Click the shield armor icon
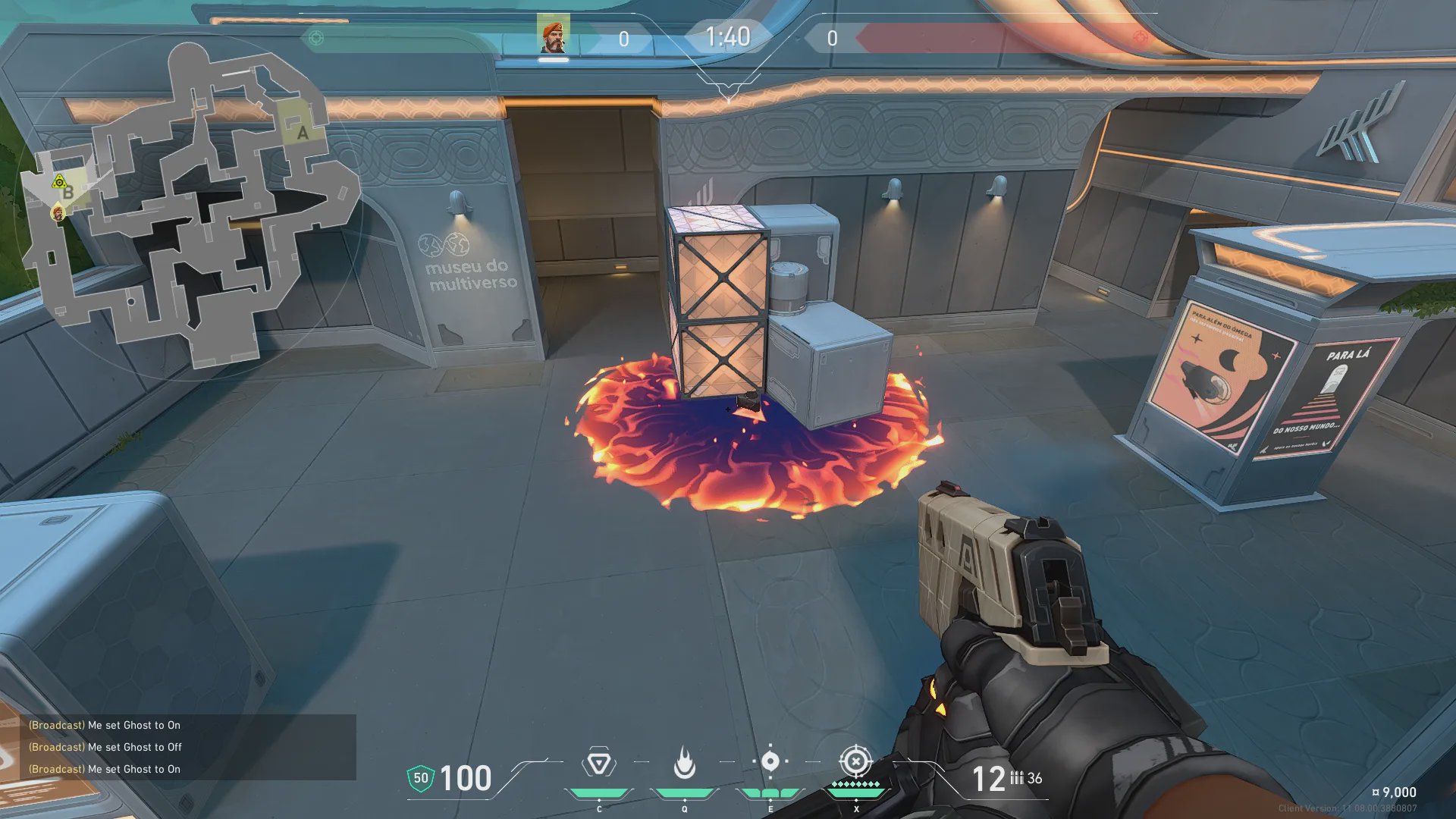The width and height of the screenshot is (1456, 819). pos(421,778)
